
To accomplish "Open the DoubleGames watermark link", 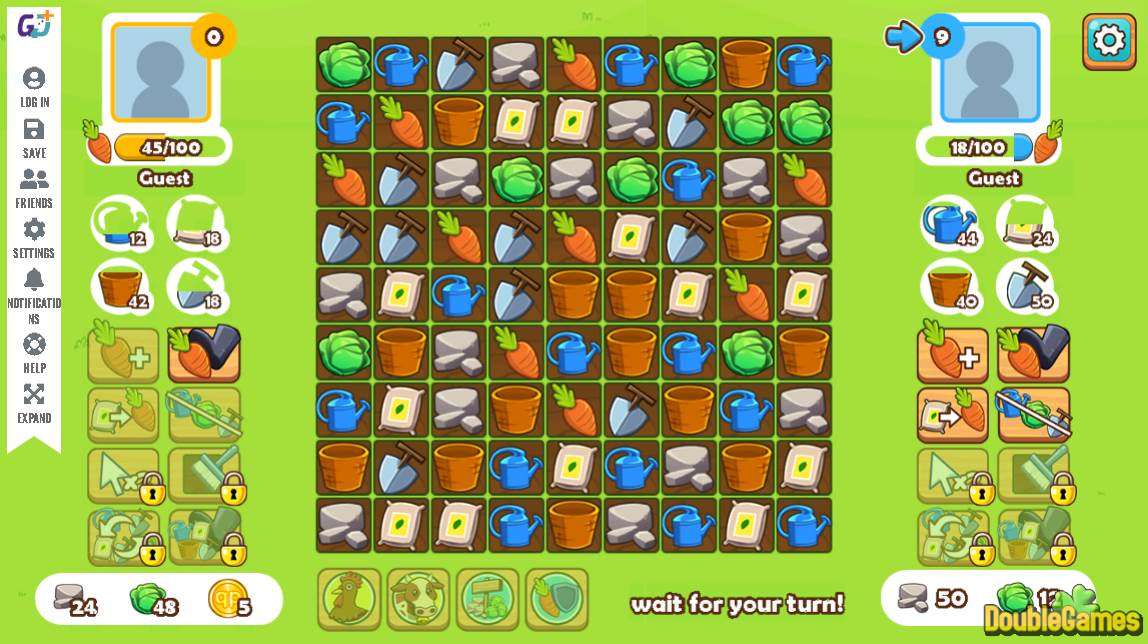I will (x=1061, y=618).
